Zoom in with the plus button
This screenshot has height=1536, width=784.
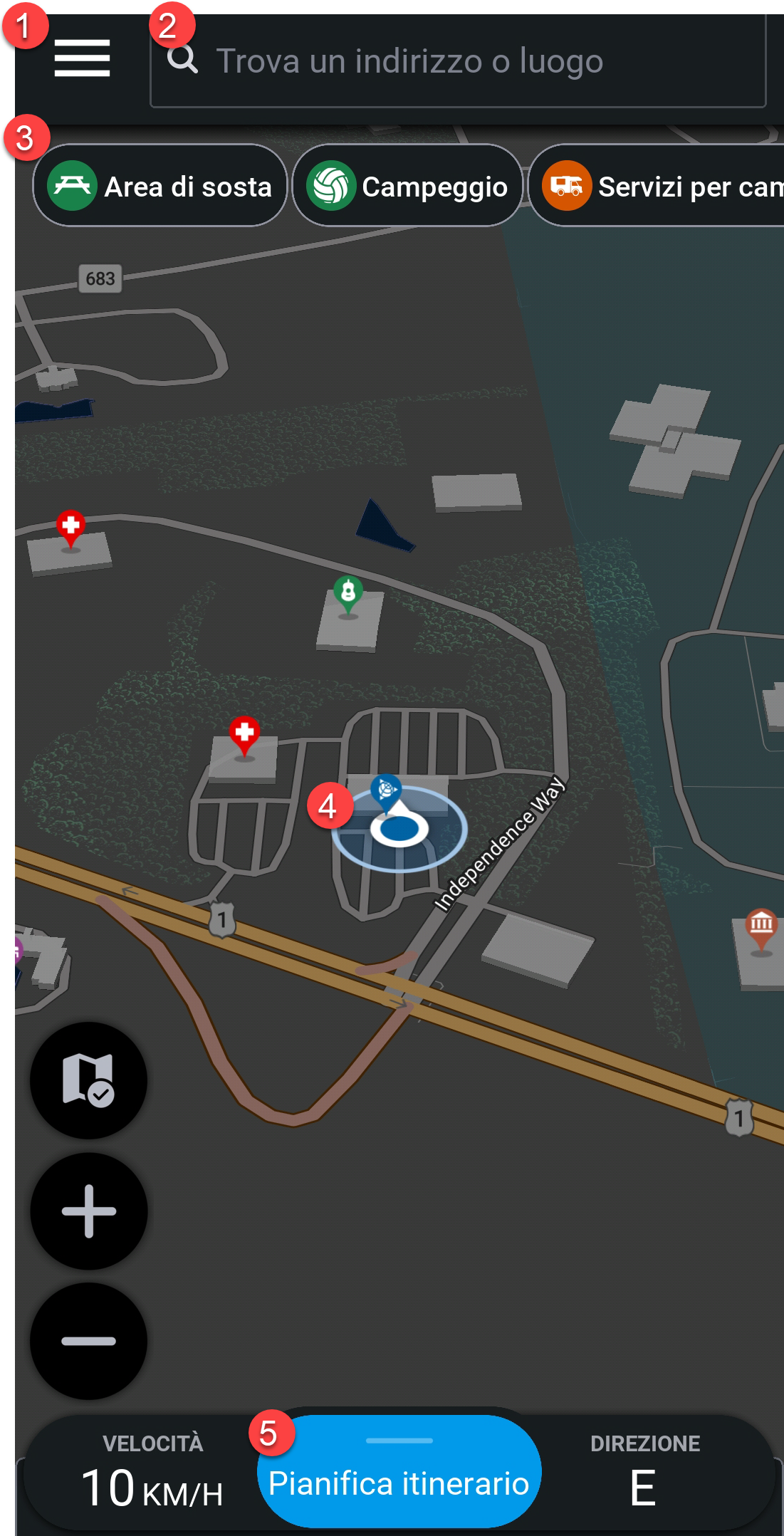[x=88, y=1211]
